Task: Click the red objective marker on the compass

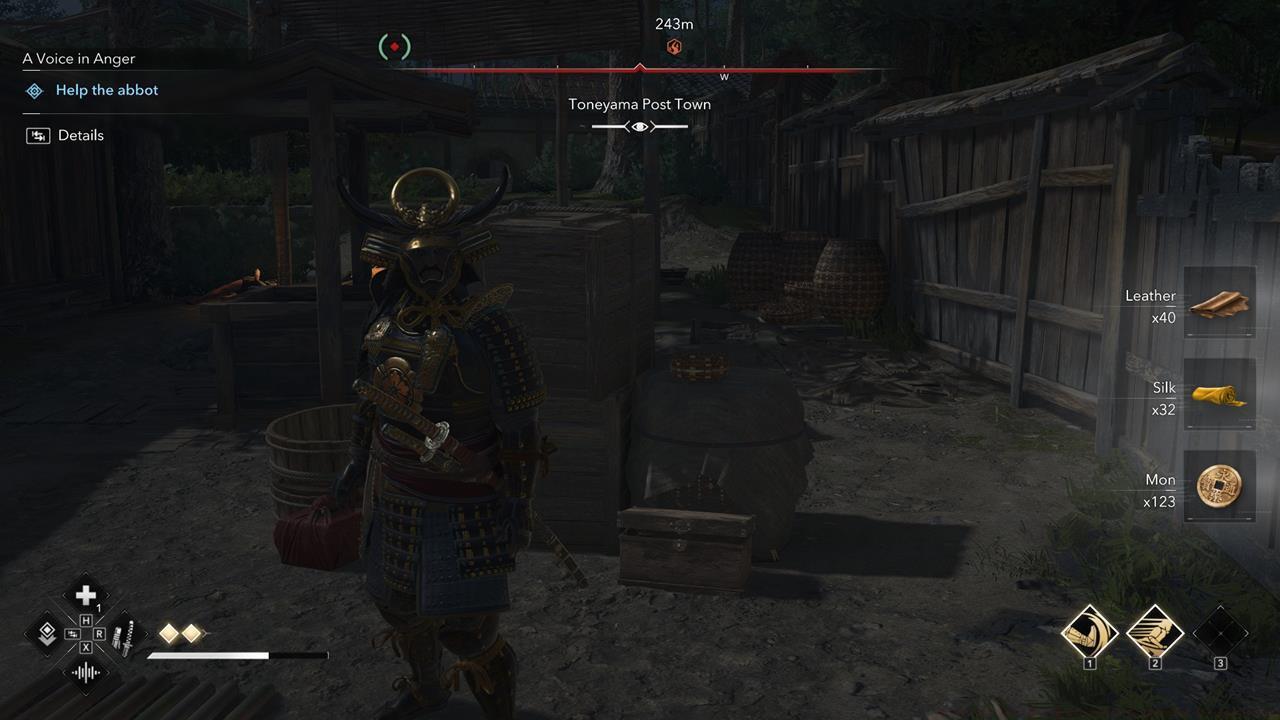Action: point(672,45)
